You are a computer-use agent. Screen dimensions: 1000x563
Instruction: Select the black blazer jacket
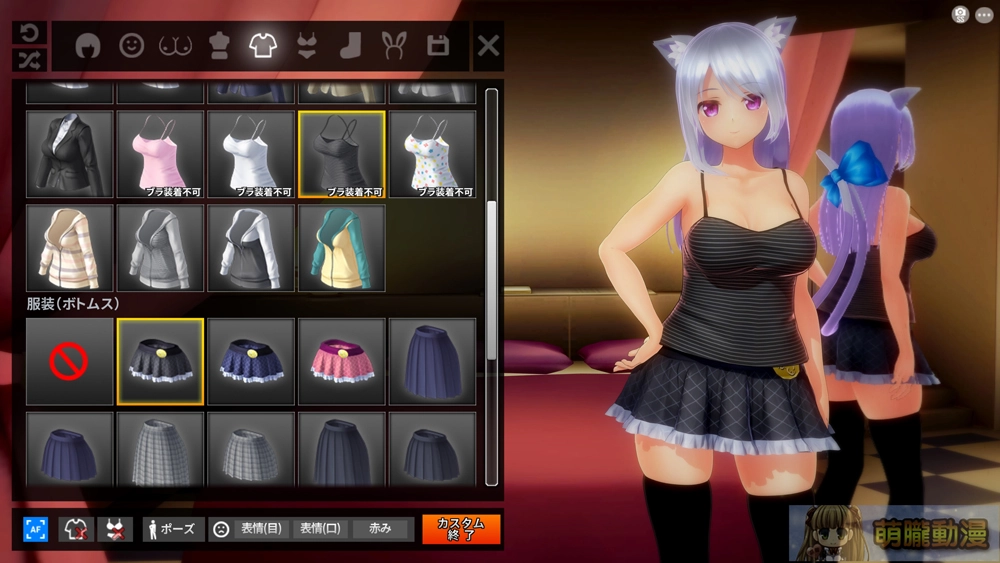pyautogui.click(x=69, y=154)
